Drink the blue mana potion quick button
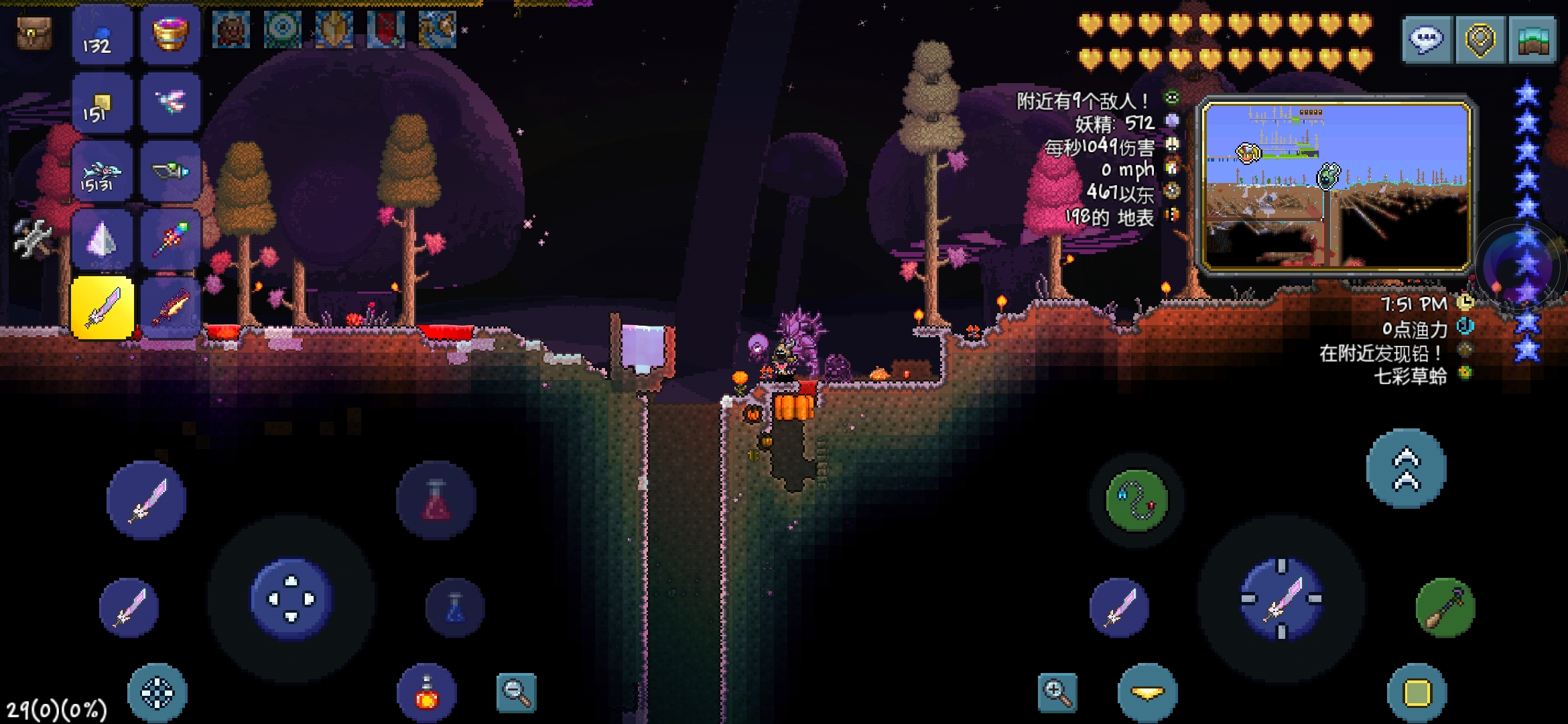 point(455,607)
